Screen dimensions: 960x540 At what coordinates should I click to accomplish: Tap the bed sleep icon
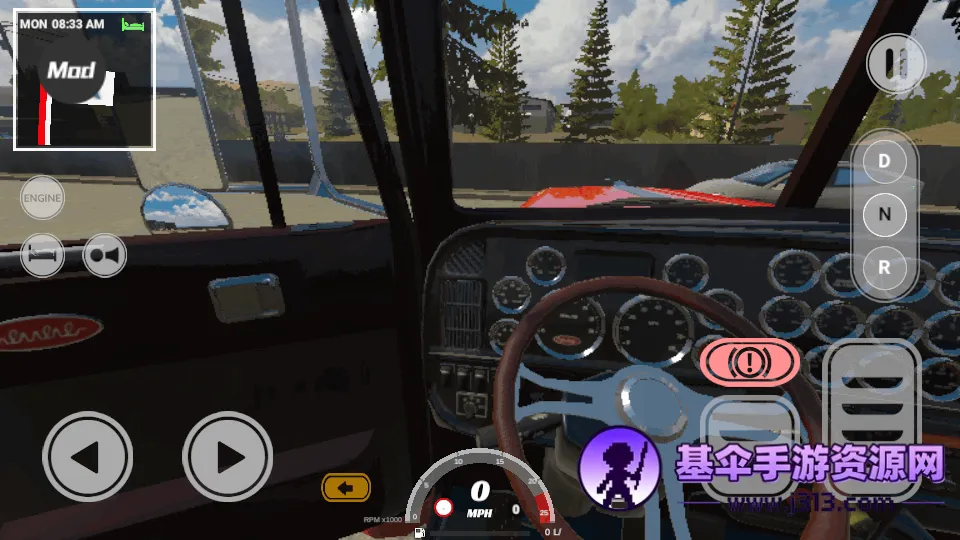42,255
